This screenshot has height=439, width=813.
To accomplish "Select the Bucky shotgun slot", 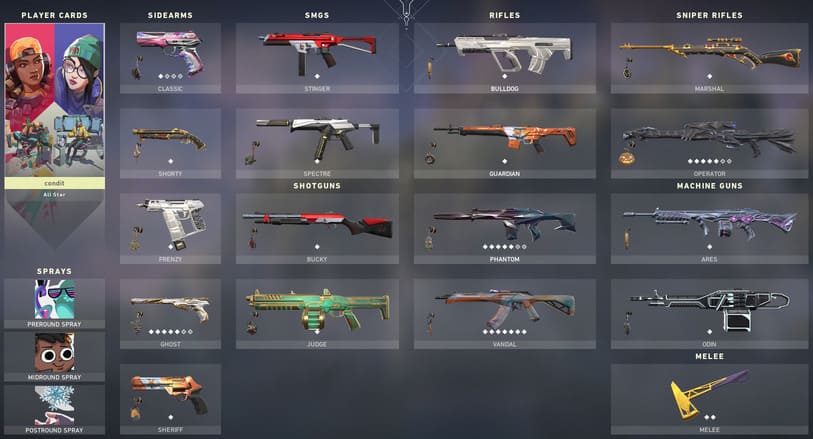I will (317, 228).
